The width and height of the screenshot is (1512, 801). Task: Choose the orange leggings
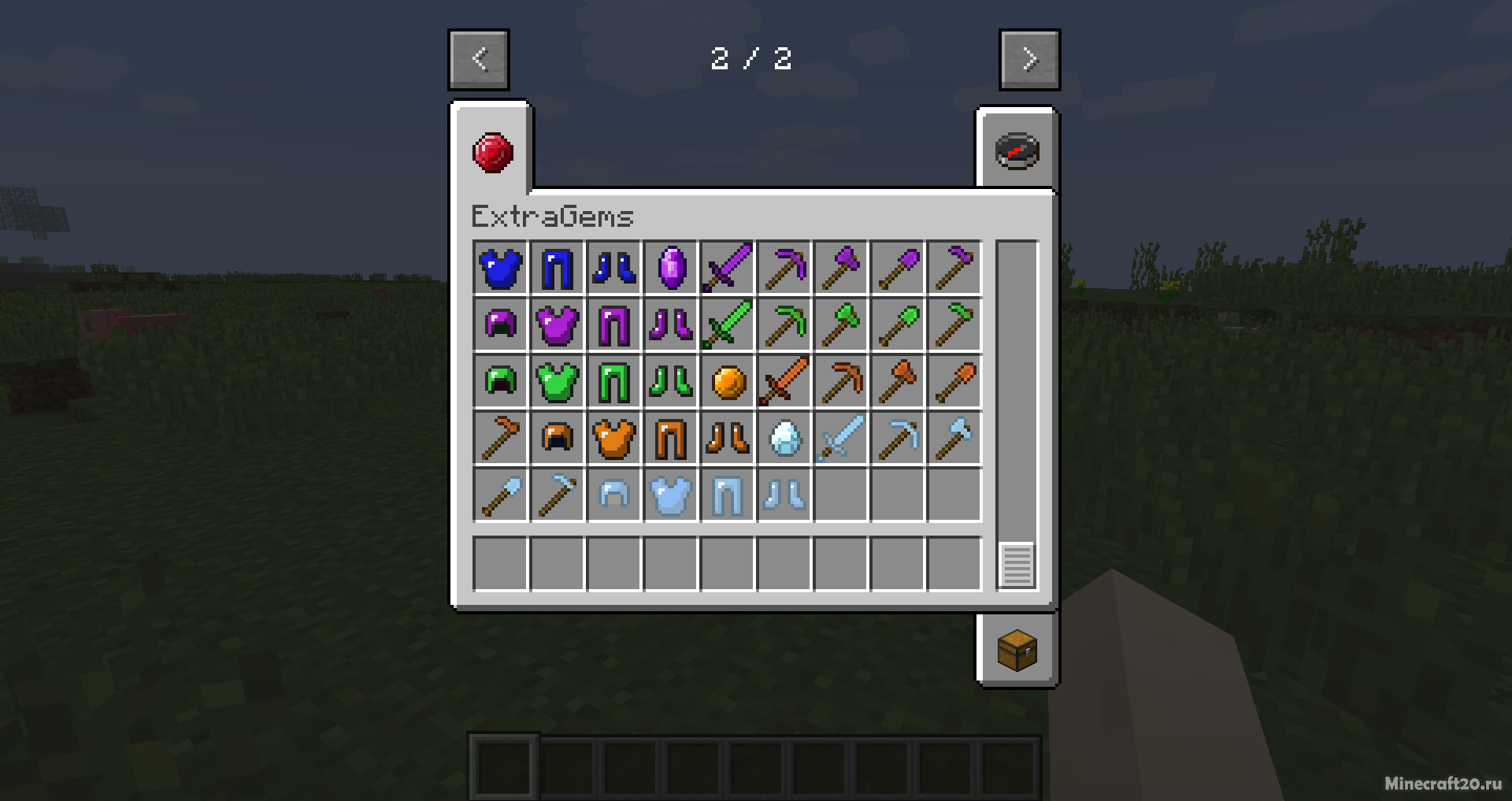(671, 438)
